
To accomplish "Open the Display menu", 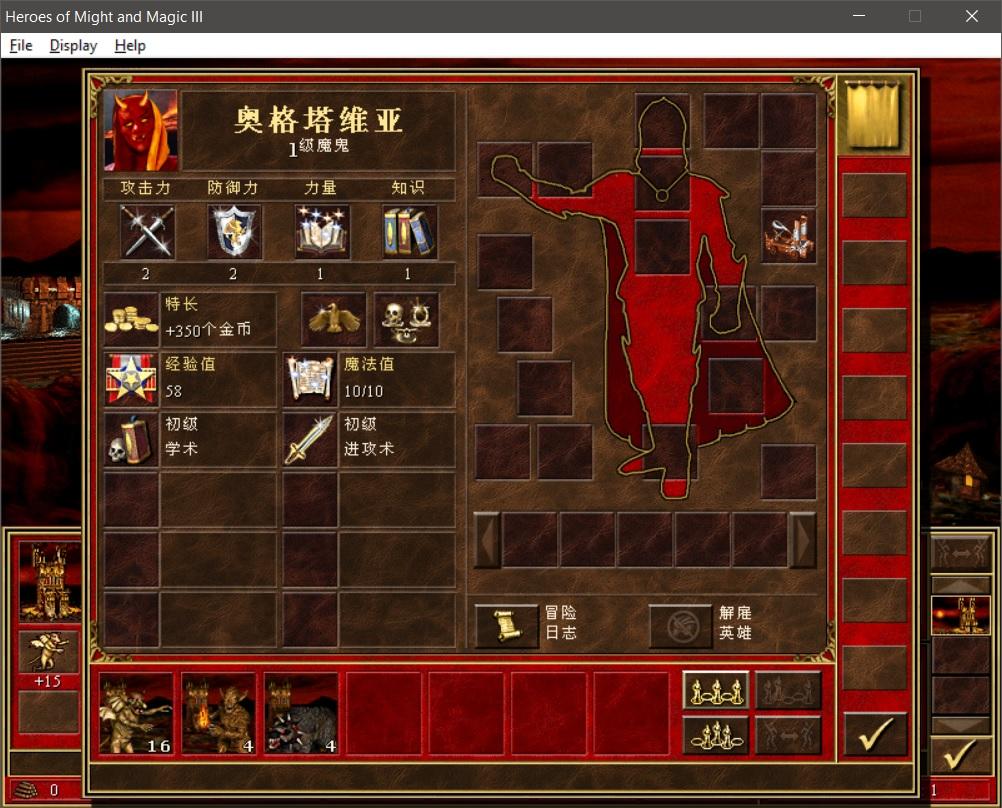I will click(73, 45).
